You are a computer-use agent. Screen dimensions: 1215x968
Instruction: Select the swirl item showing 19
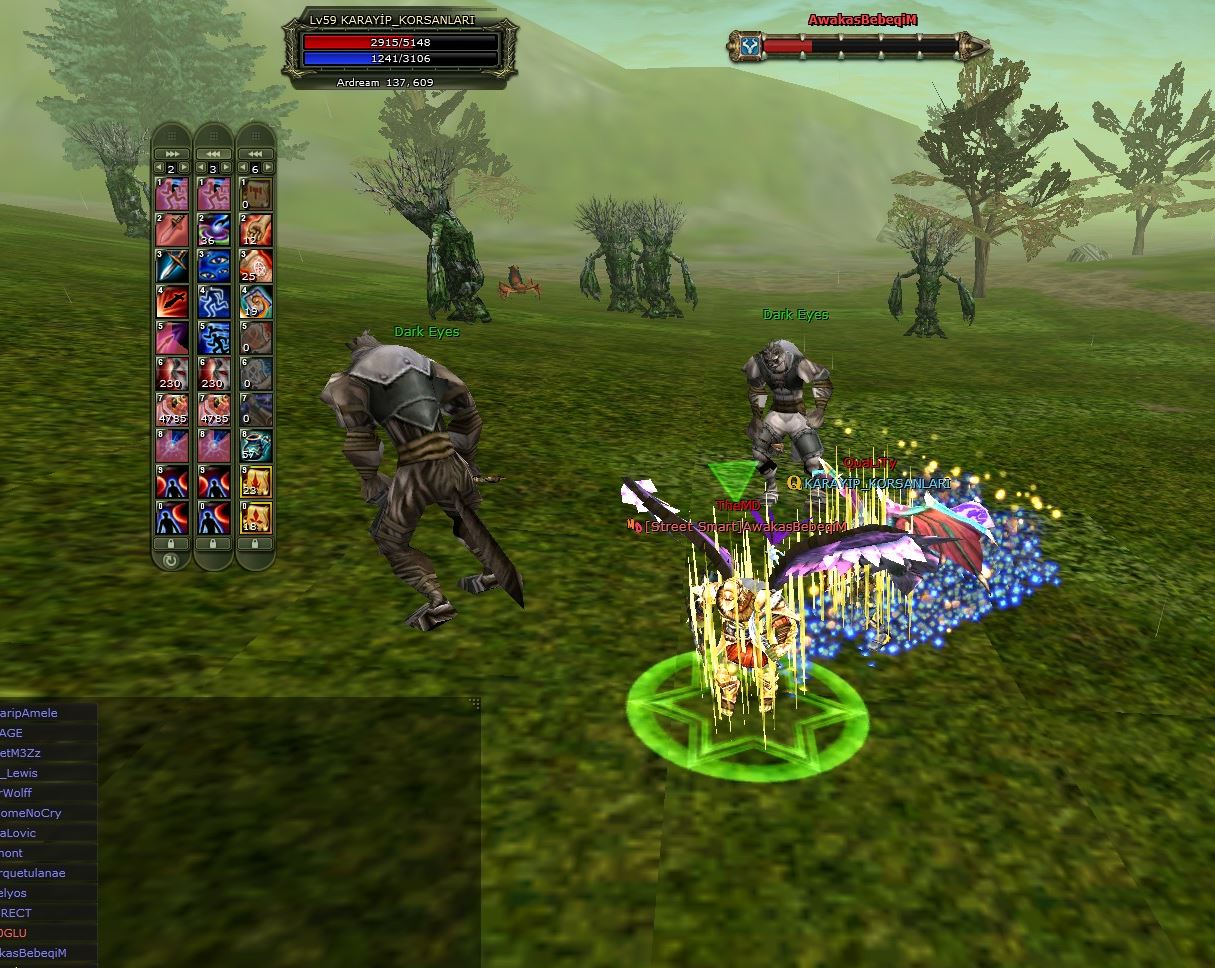[x=255, y=301]
